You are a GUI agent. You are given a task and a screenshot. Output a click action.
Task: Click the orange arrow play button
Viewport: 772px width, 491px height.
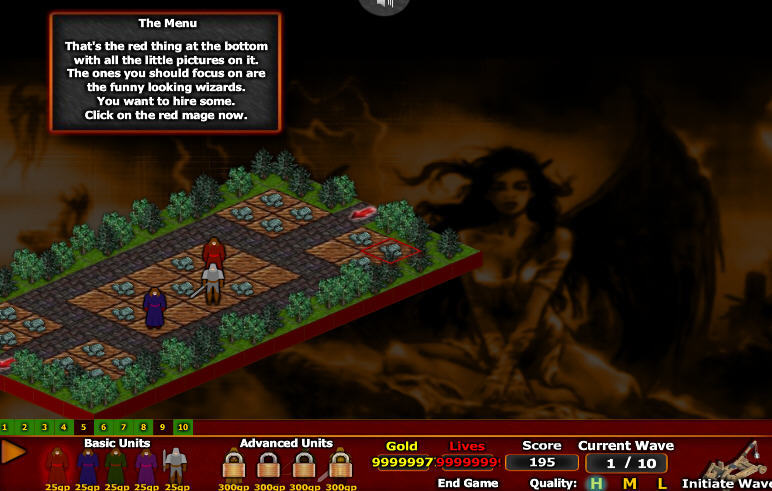(14, 452)
